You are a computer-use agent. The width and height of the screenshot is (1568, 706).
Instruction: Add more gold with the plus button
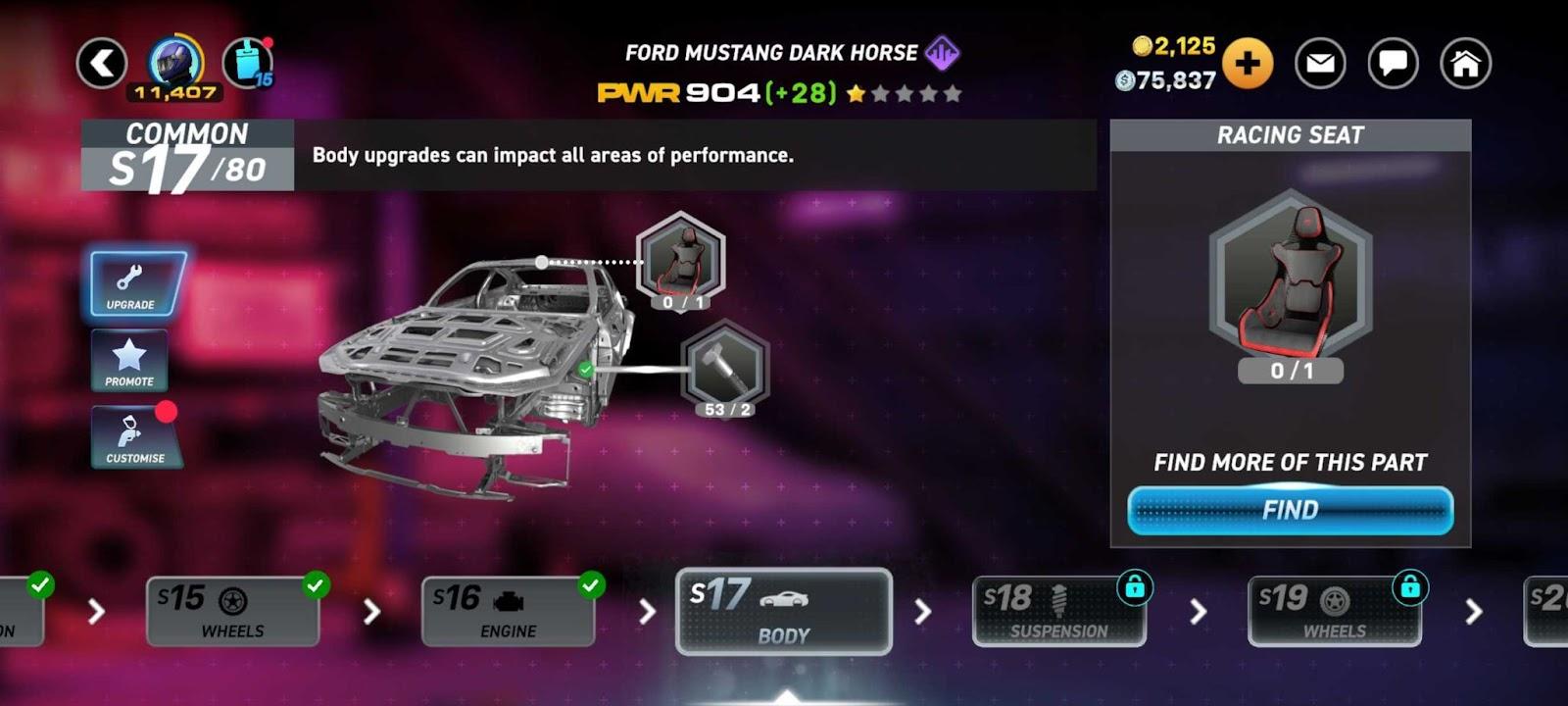pos(1247,64)
